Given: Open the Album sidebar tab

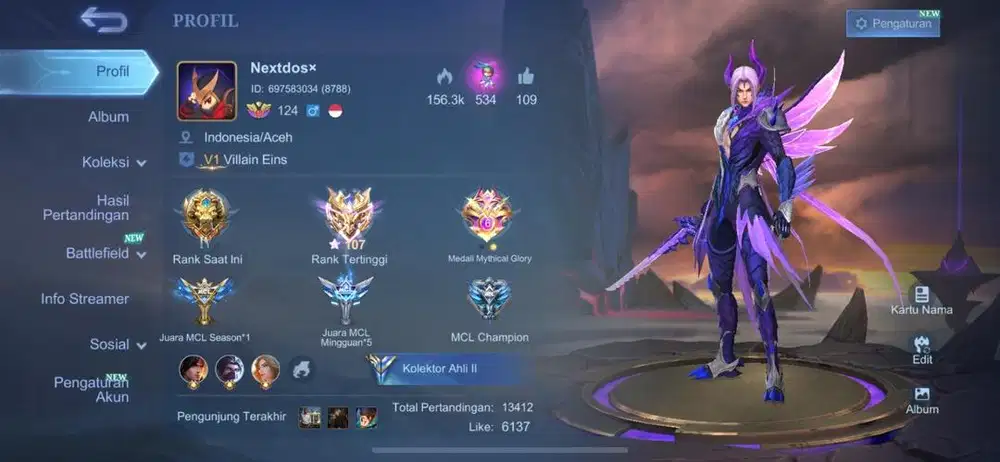Looking at the screenshot, I should 108,117.
